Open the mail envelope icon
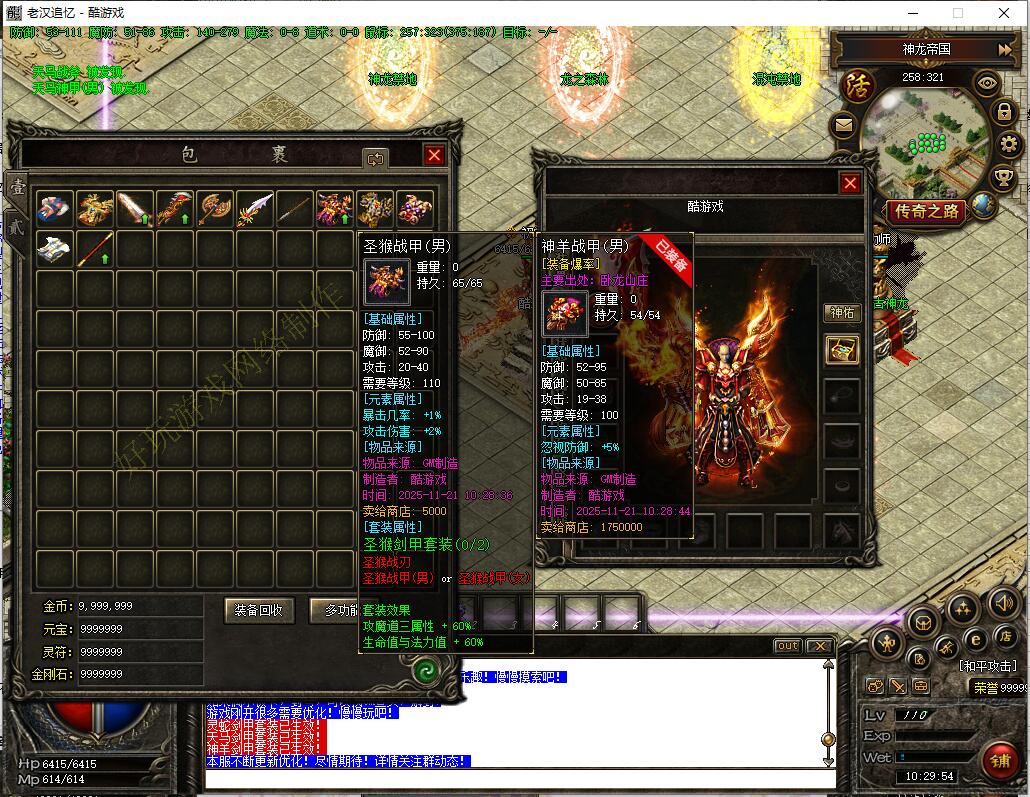The image size is (1030, 797). tap(843, 126)
